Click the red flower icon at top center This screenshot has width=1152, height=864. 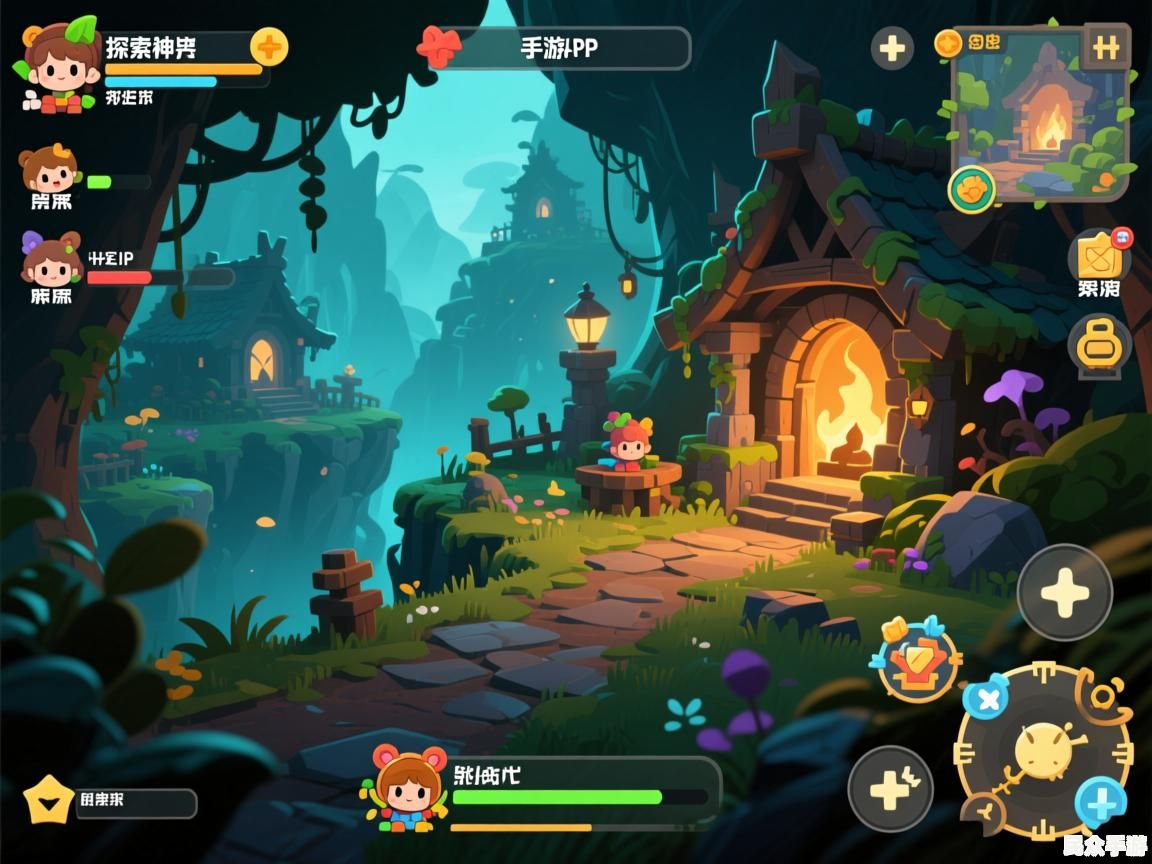point(439,47)
